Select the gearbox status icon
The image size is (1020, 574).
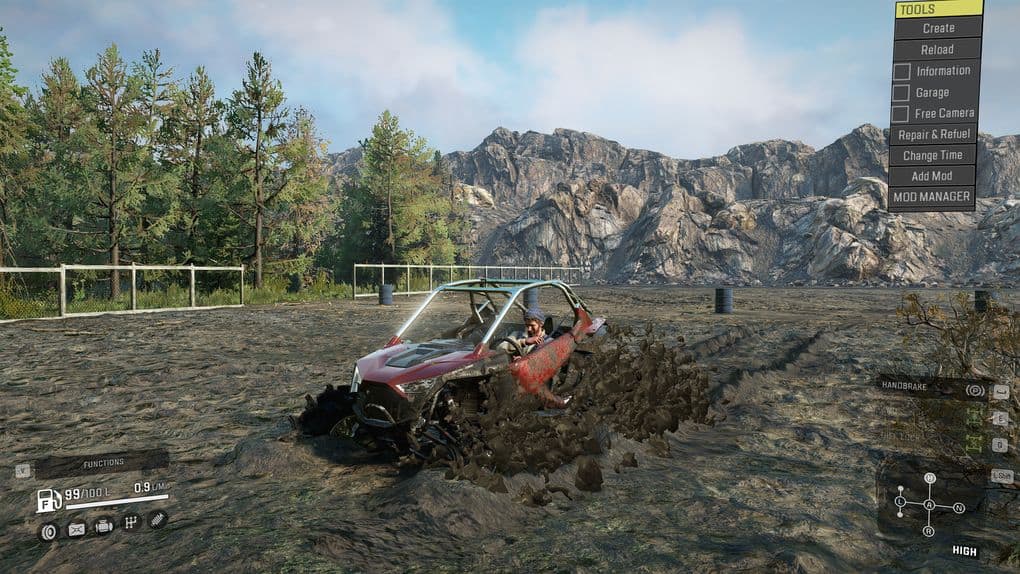tap(129, 522)
